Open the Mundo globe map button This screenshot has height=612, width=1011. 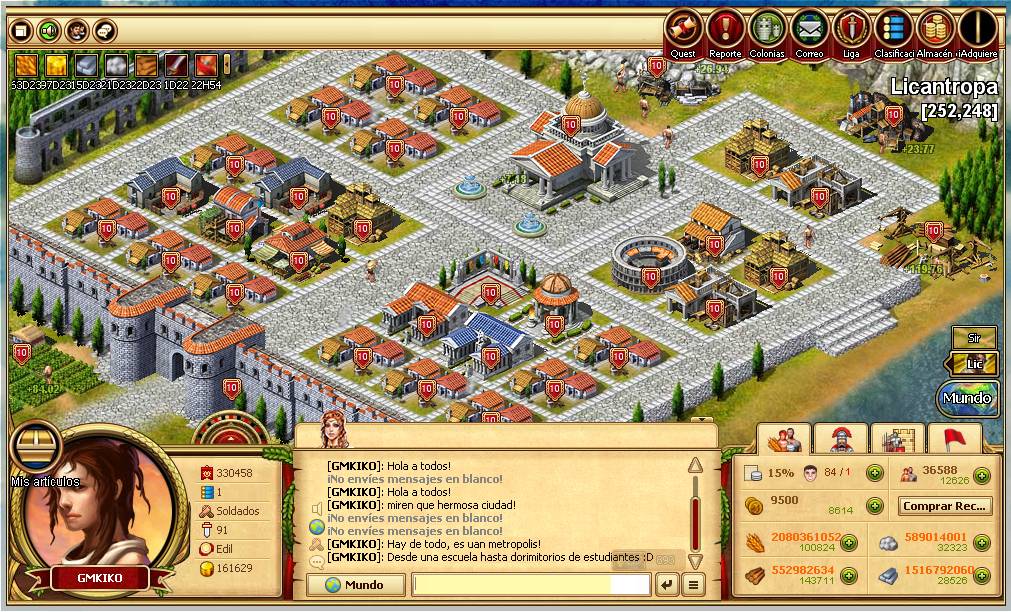tap(968, 398)
